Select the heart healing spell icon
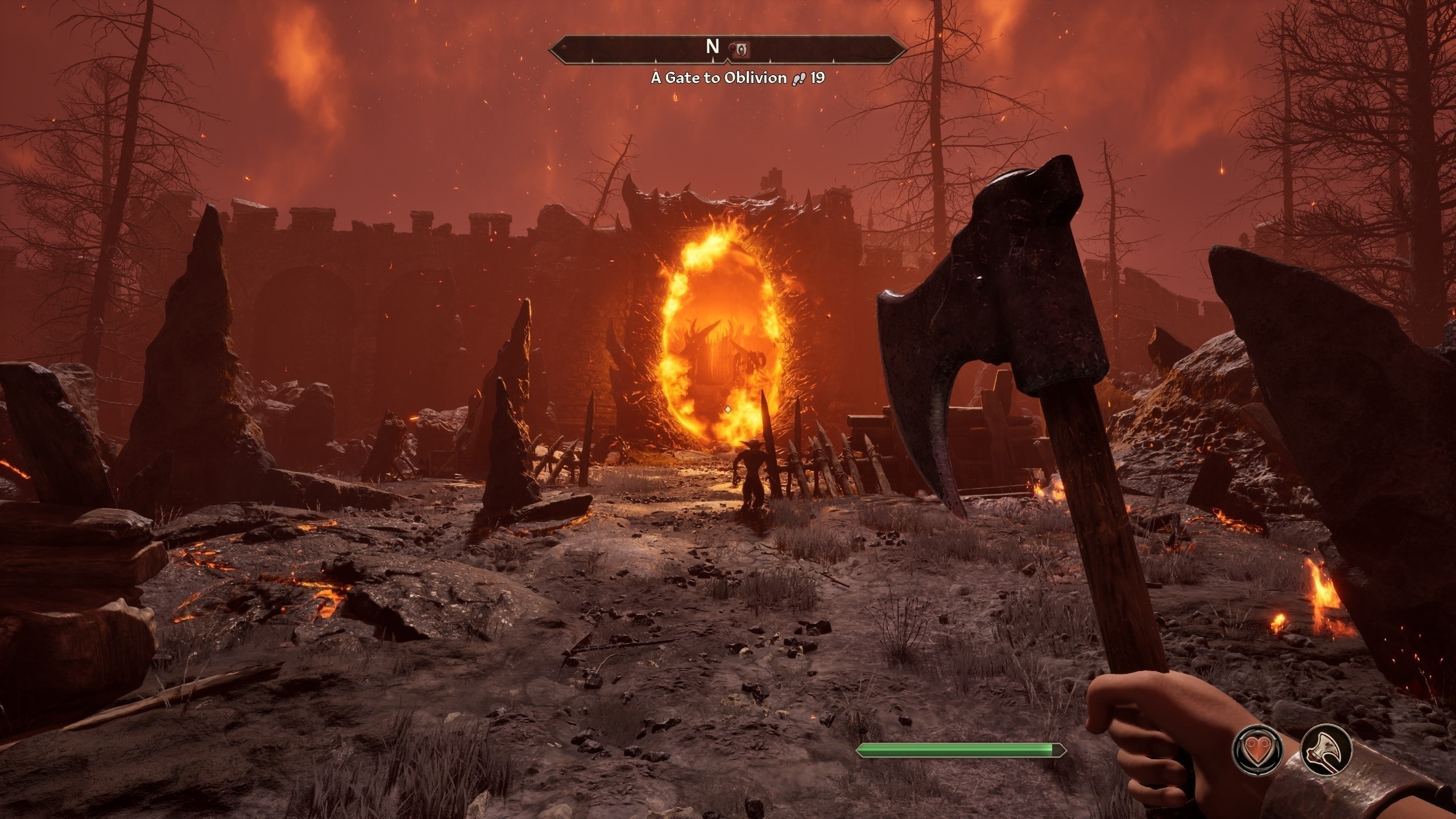Image resolution: width=1456 pixels, height=819 pixels. (1257, 750)
